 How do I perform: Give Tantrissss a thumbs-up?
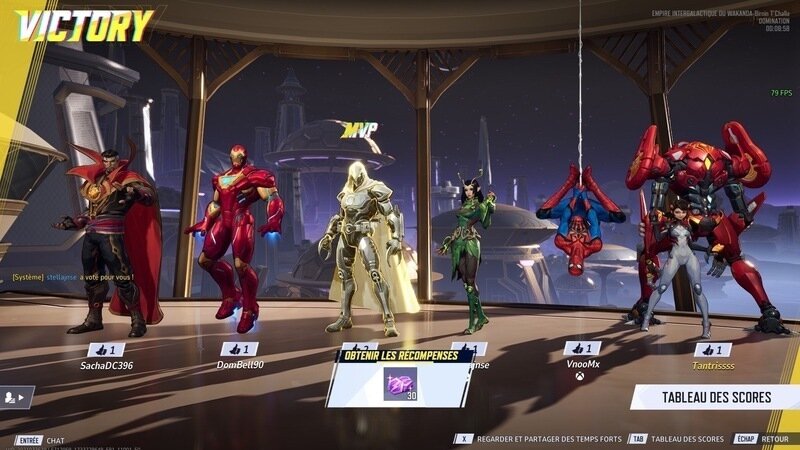[x=712, y=350]
